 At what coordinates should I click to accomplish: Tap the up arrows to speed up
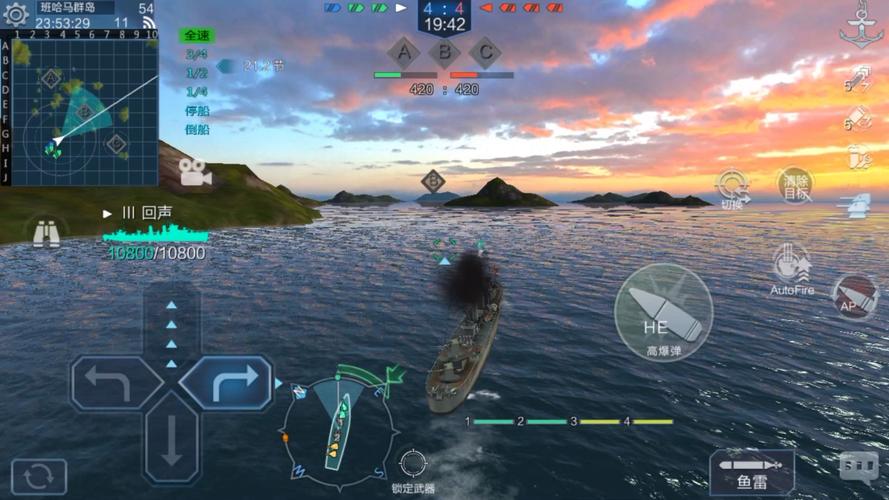[171, 326]
